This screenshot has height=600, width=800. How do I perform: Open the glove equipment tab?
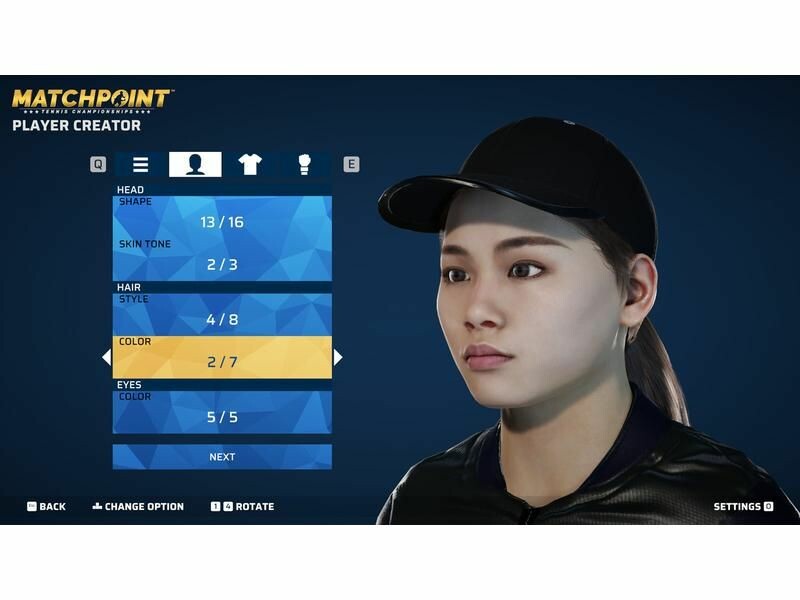(304, 165)
